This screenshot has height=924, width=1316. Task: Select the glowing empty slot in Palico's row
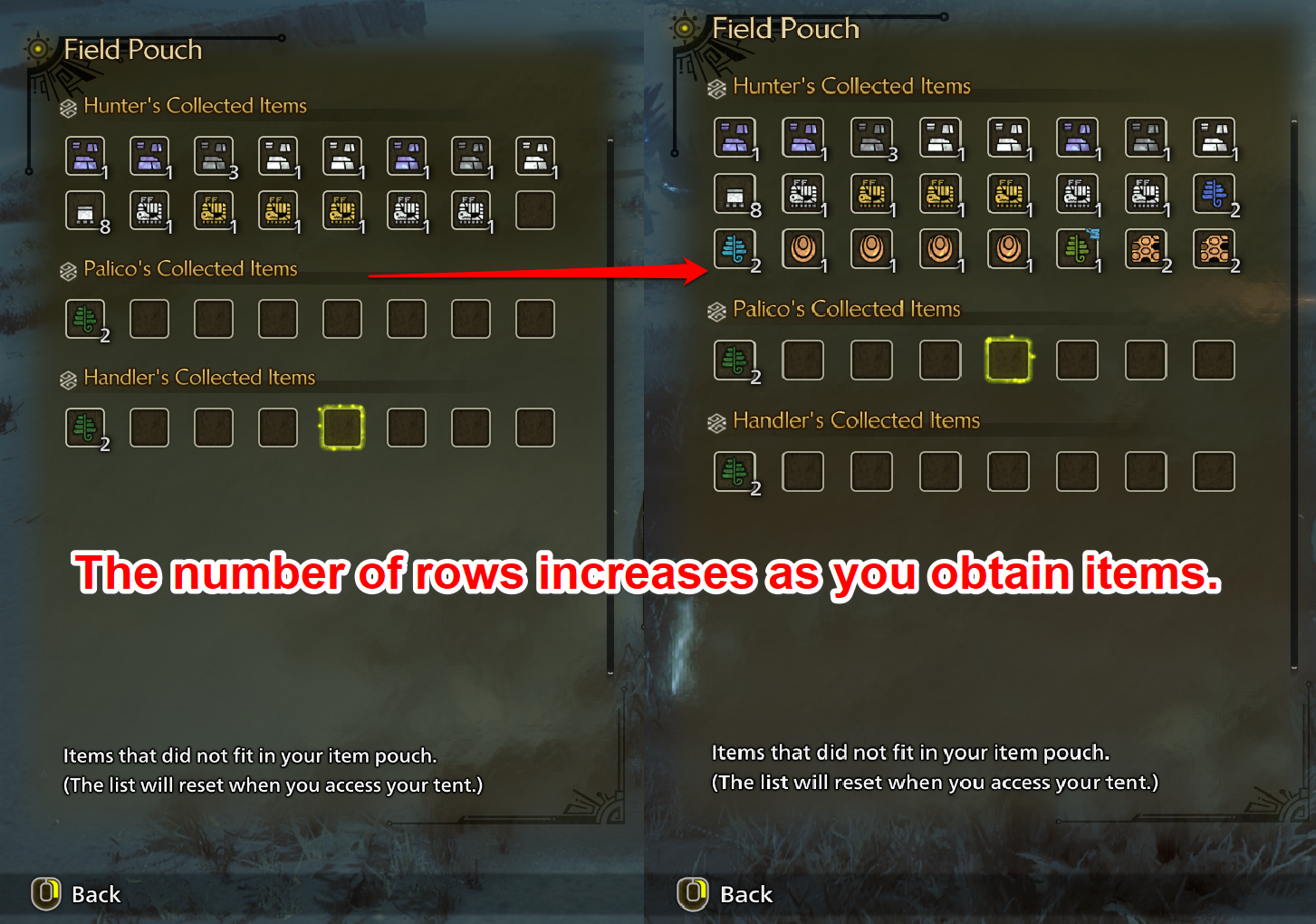[x=1008, y=359]
